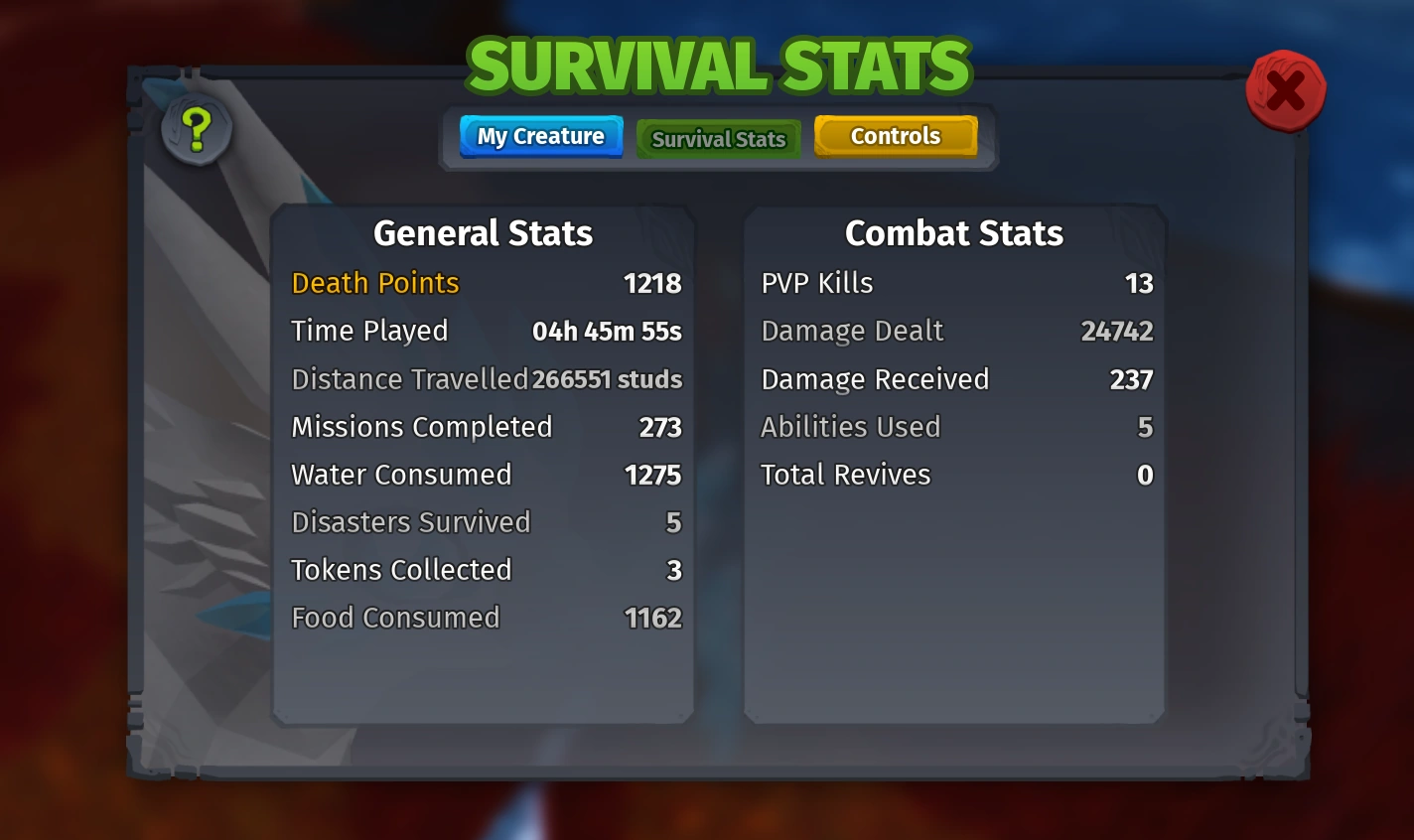
Task: Click the Missions Completed stat
Action: [x=421, y=427]
